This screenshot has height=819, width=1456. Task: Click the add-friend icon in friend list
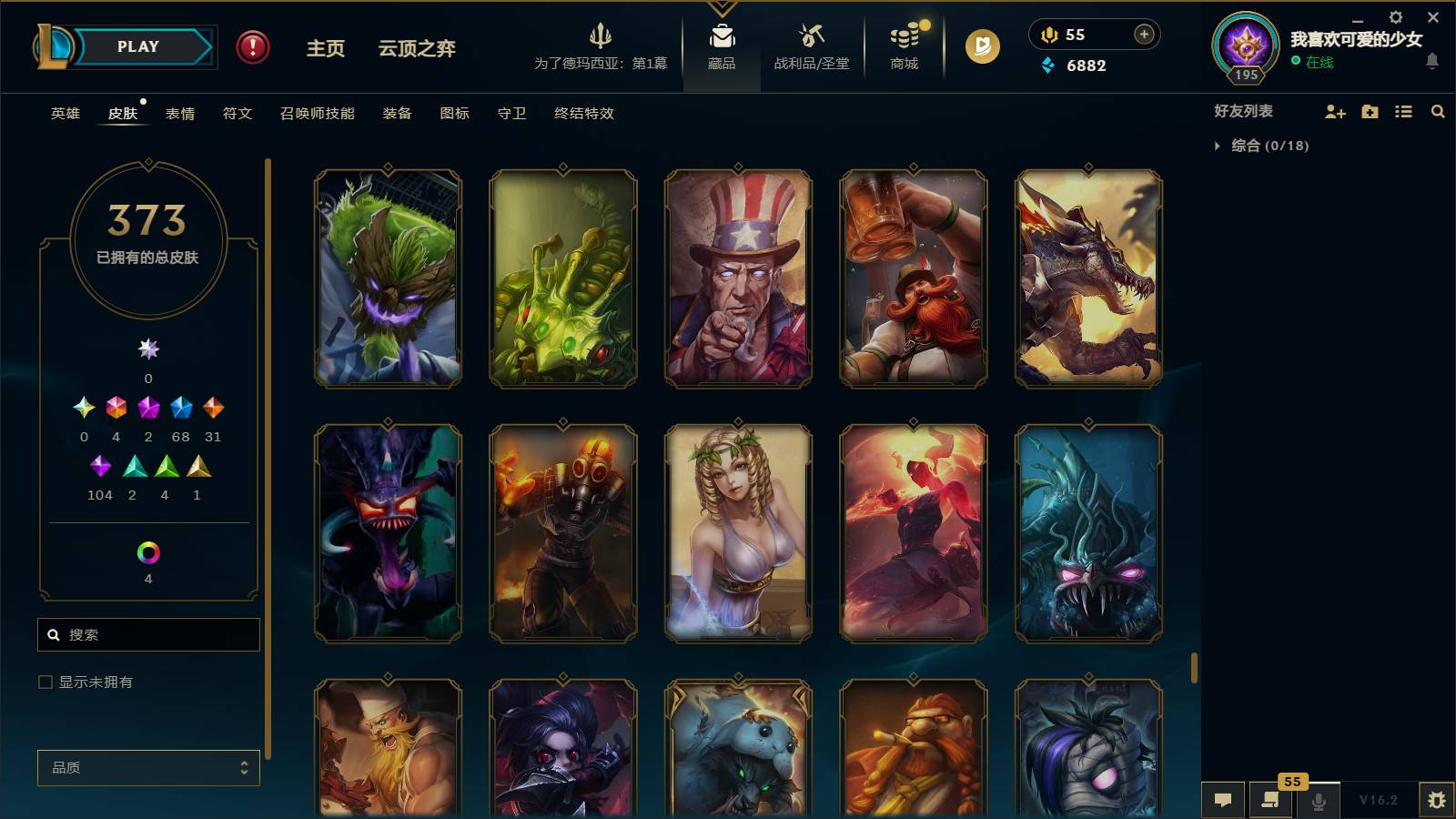tap(1335, 111)
